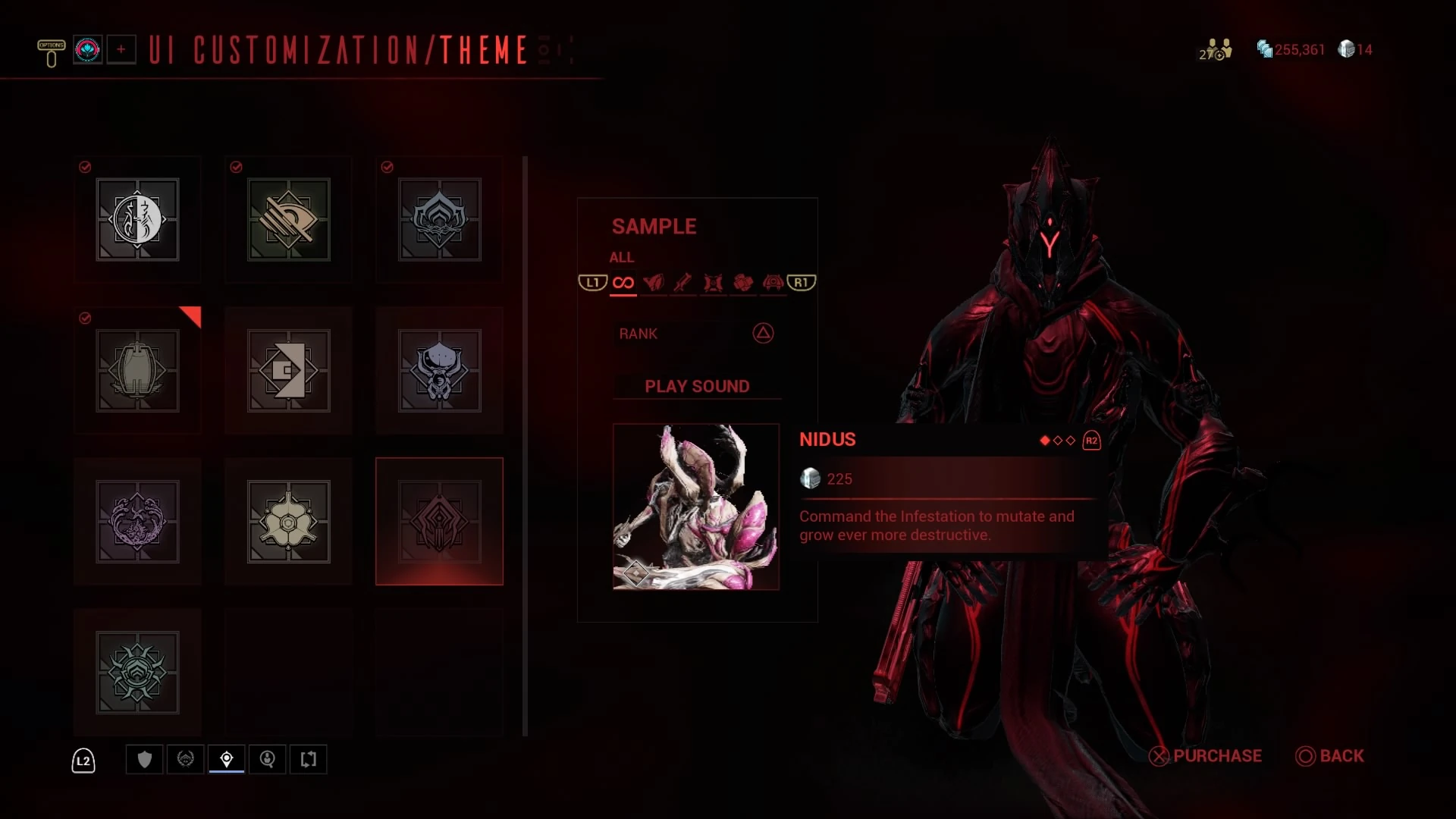
Task: Activate PLAY SOUND for the Nidus theme
Action: click(696, 386)
